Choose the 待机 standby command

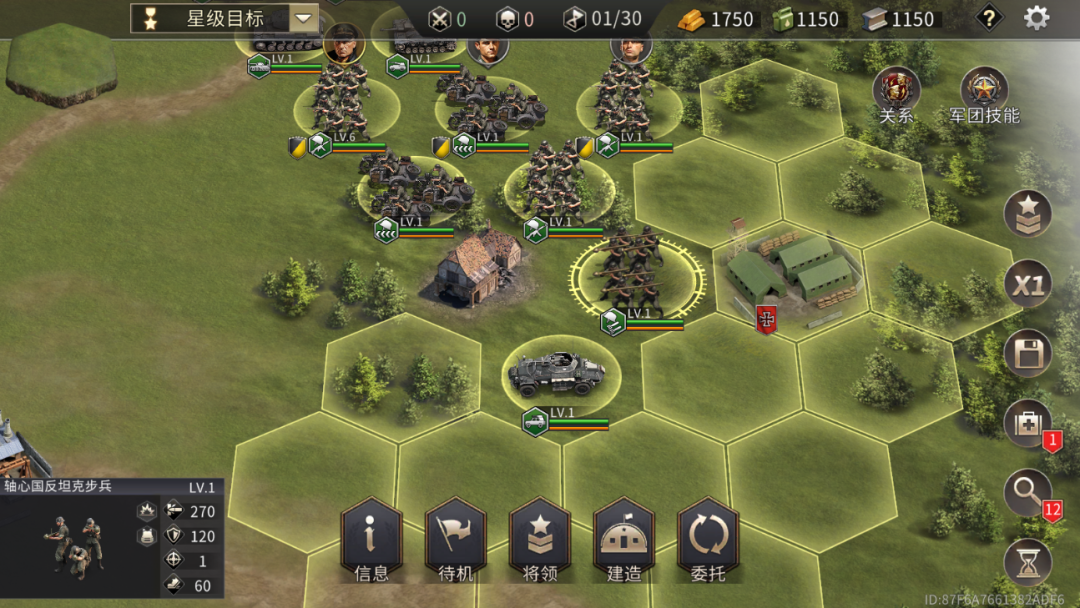coord(455,540)
